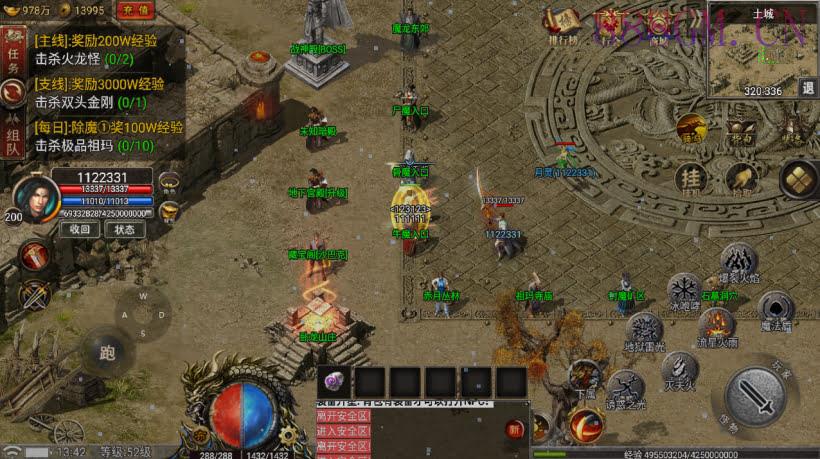Cast the 冰咆哮 ice skill
The height and width of the screenshot is (459, 820).
coord(684,291)
